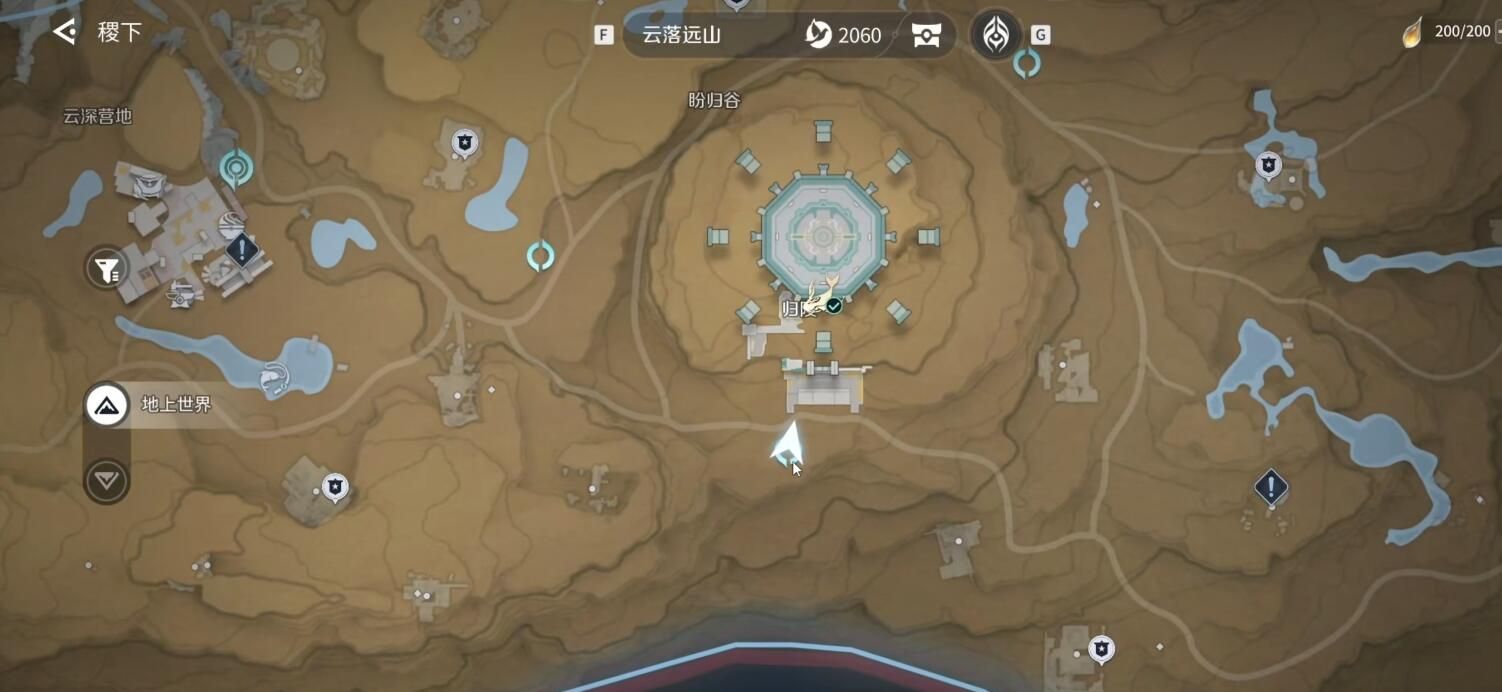Image resolution: width=1502 pixels, height=692 pixels.
Task: Select the teal ring waypoint west of 盼归谷
Action: coord(540,256)
